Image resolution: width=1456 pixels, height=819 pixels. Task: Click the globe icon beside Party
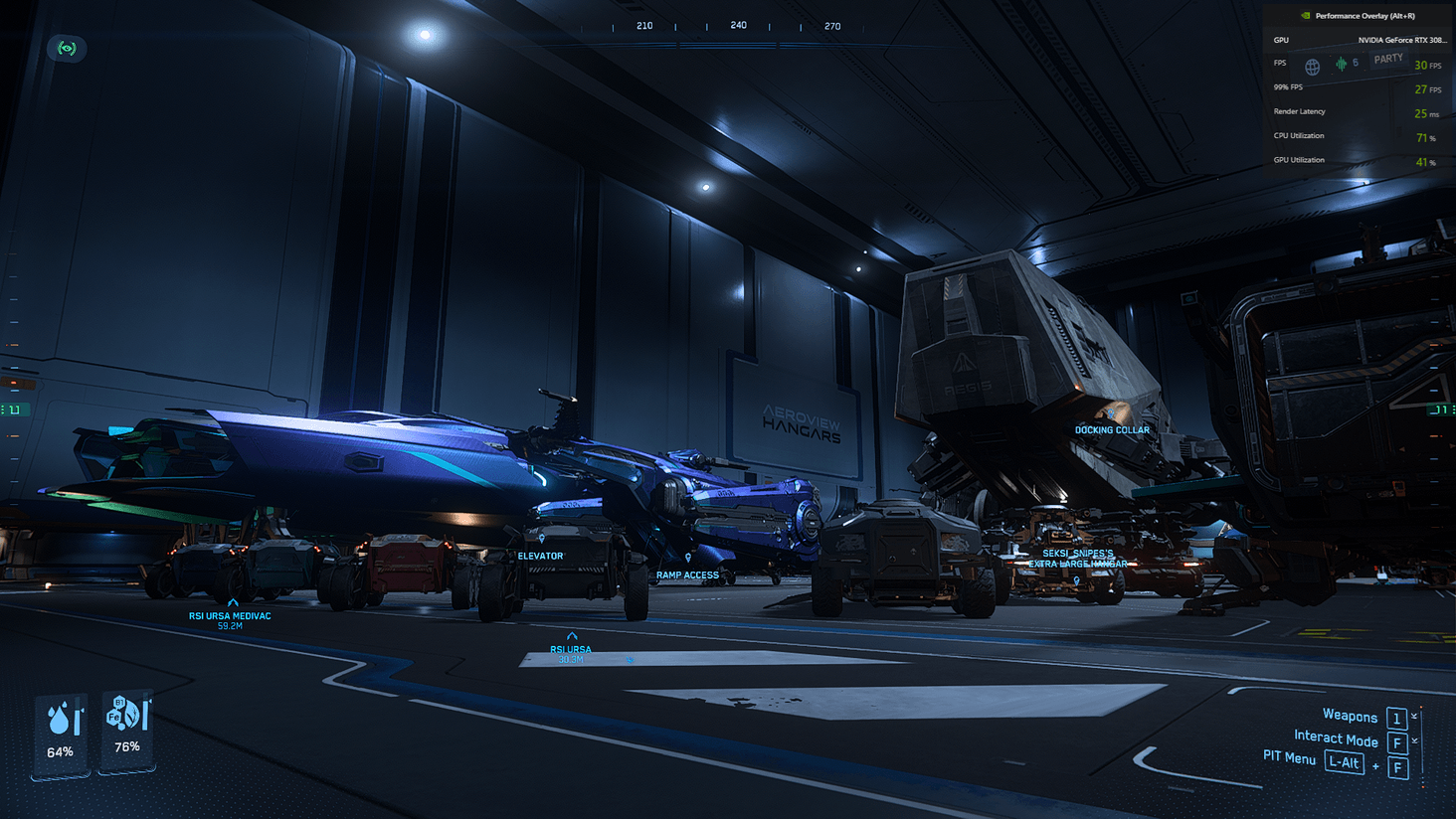[x=1313, y=68]
